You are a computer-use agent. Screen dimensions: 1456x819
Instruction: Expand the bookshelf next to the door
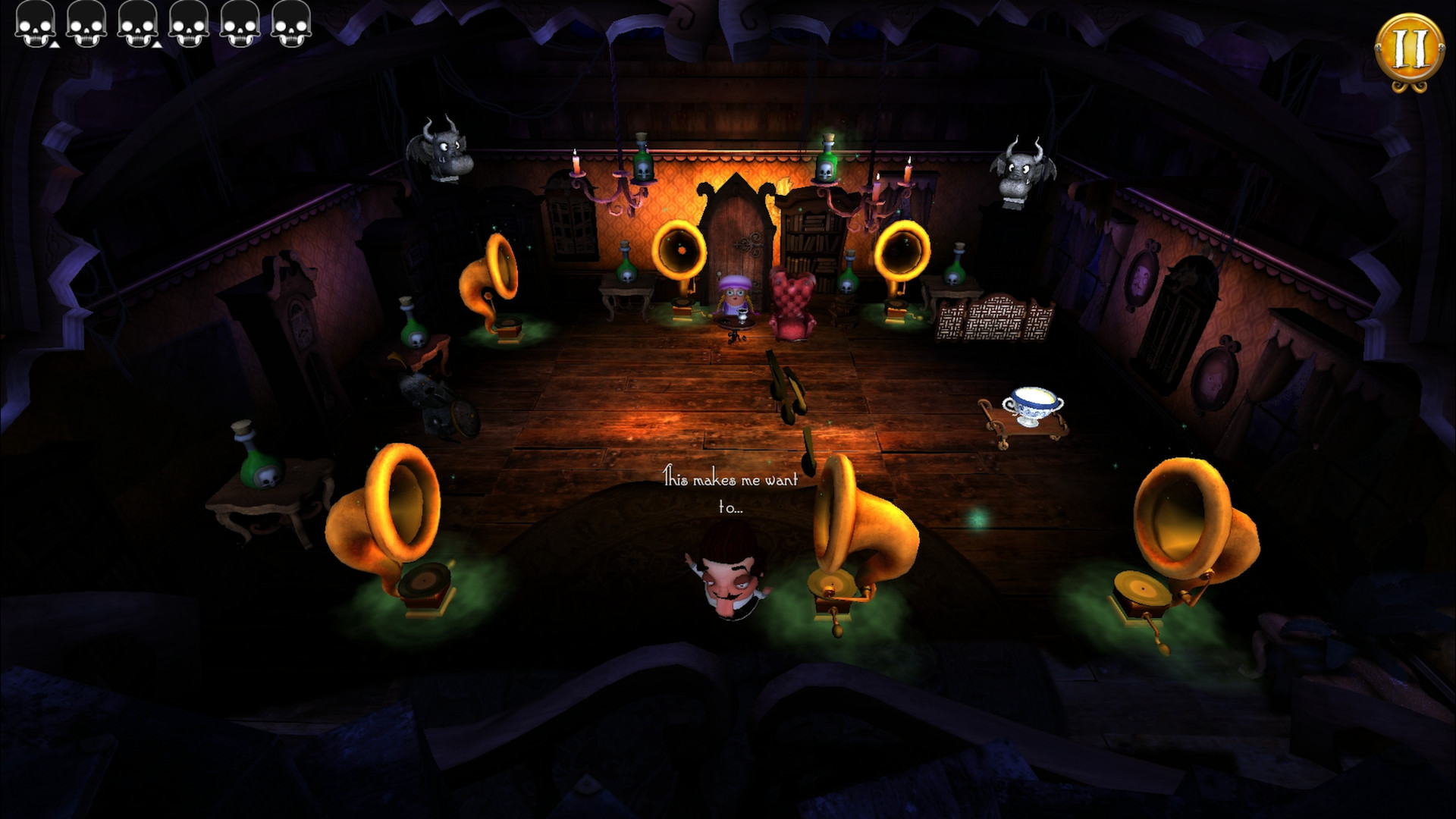(x=808, y=243)
